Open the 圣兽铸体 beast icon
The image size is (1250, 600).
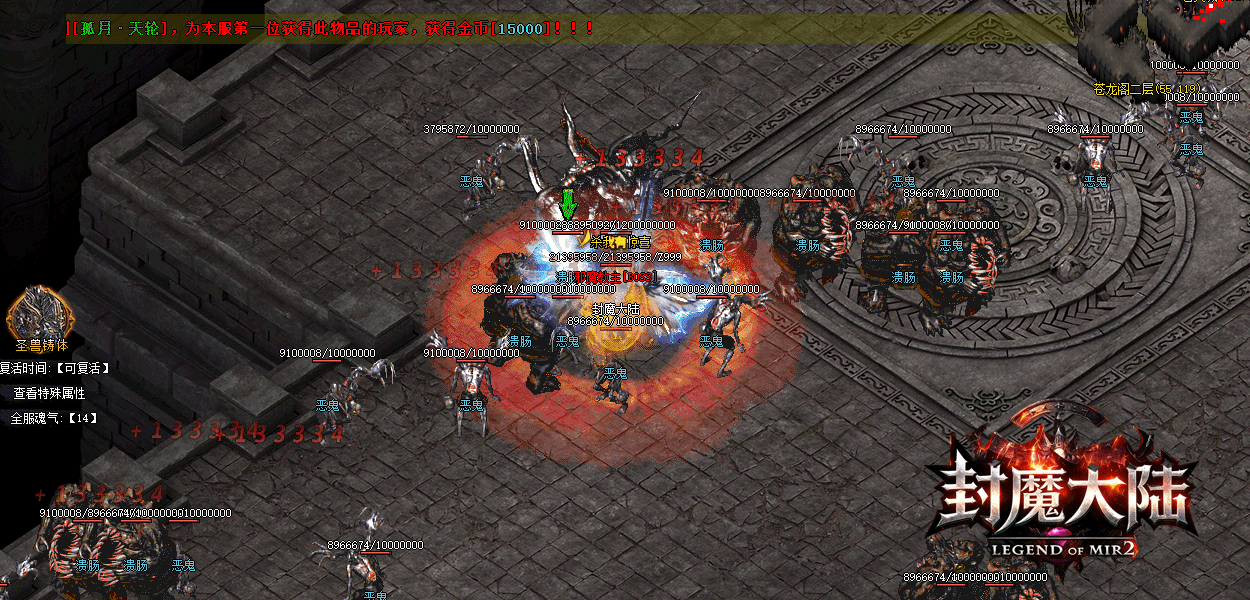click(40, 312)
